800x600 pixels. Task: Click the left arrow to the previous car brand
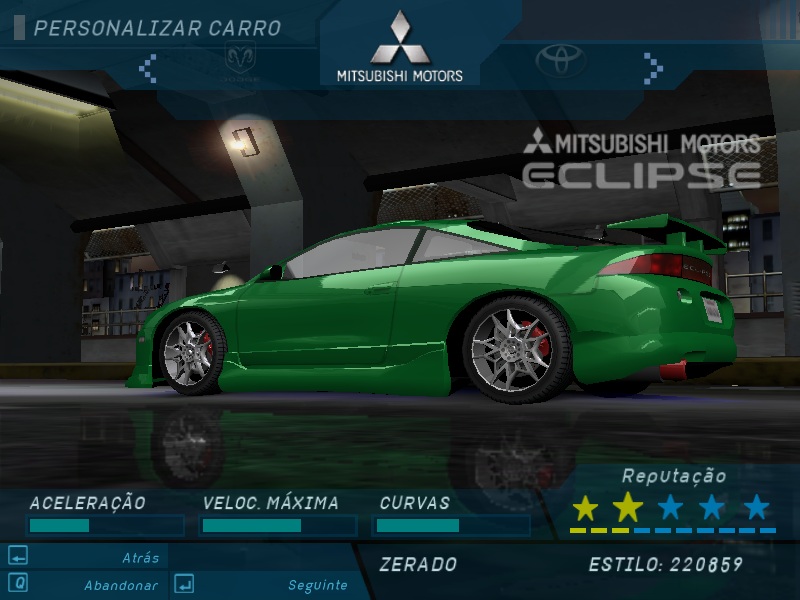(148, 68)
